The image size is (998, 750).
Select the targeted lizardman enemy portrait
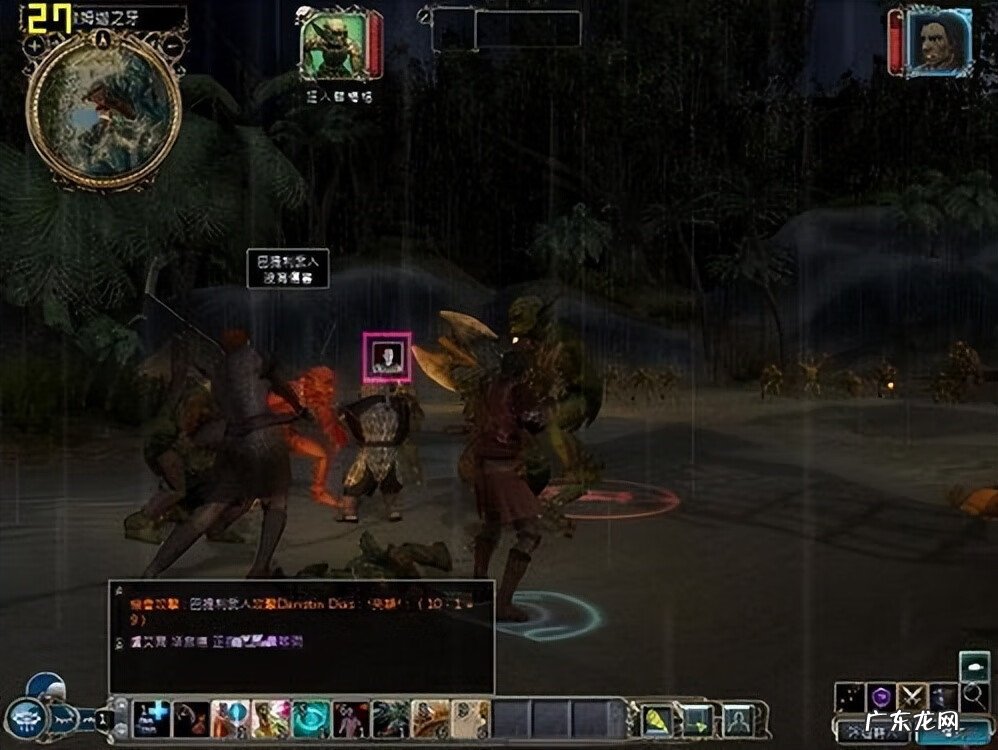point(333,46)
